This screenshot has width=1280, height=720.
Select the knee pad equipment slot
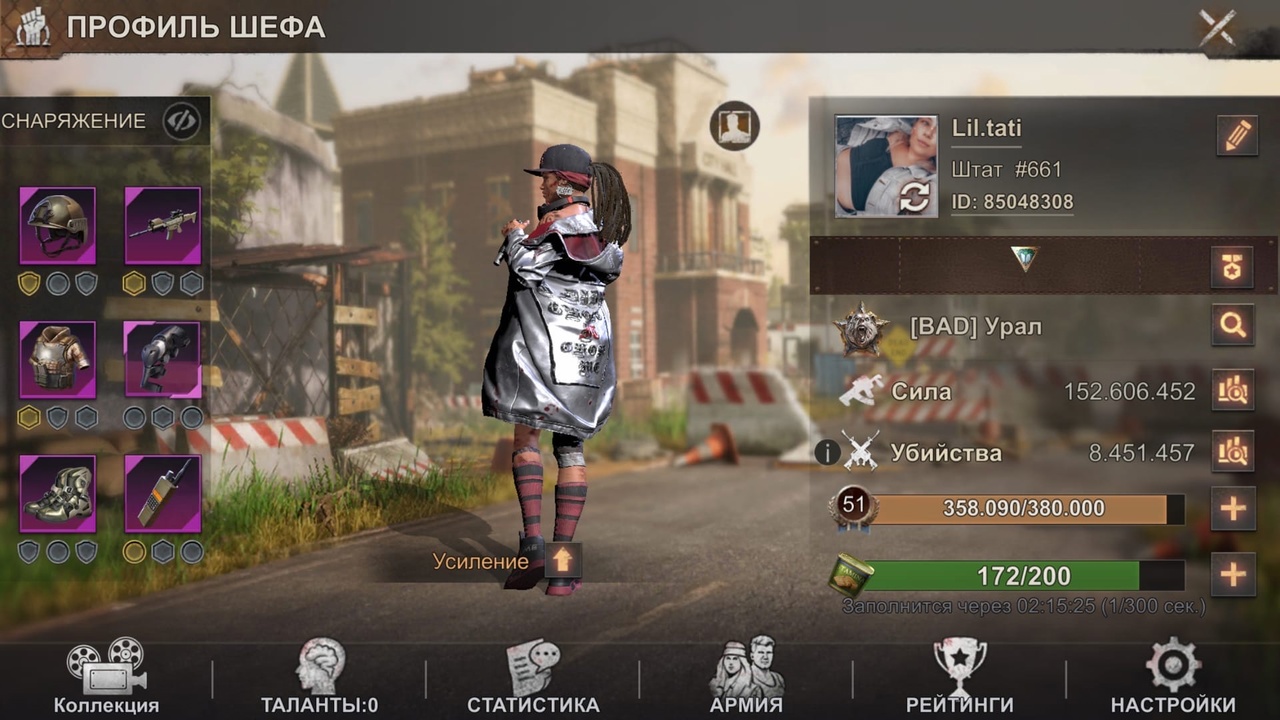[162, 359]
